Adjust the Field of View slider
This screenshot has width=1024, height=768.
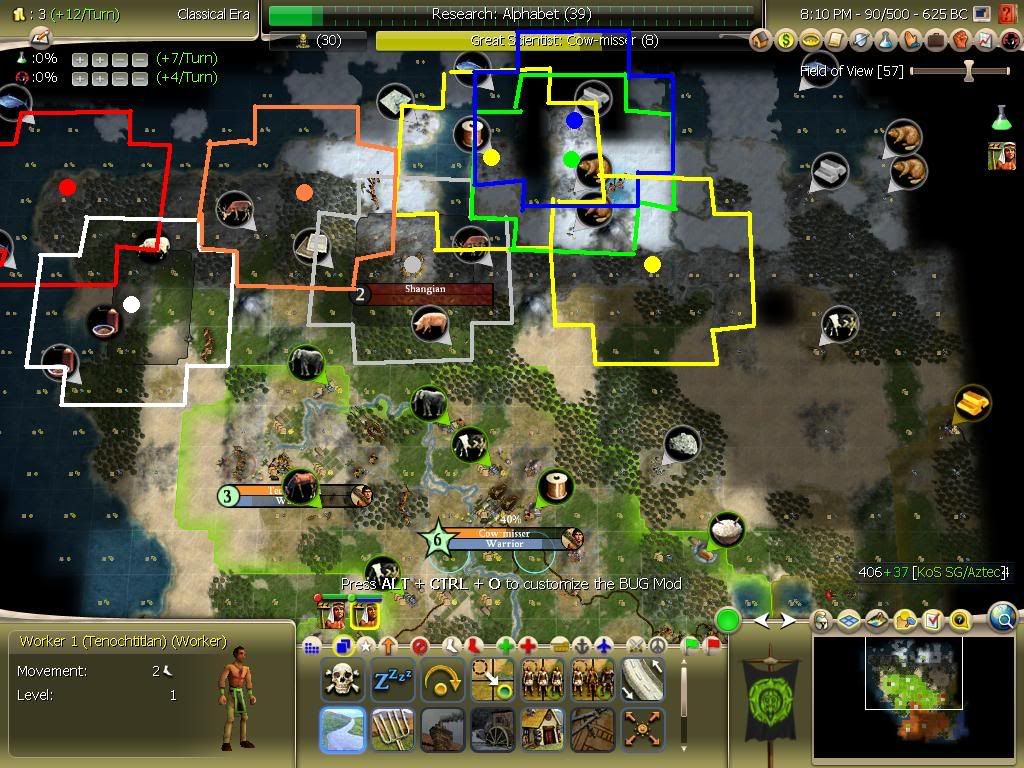click(x=967, y=71)
